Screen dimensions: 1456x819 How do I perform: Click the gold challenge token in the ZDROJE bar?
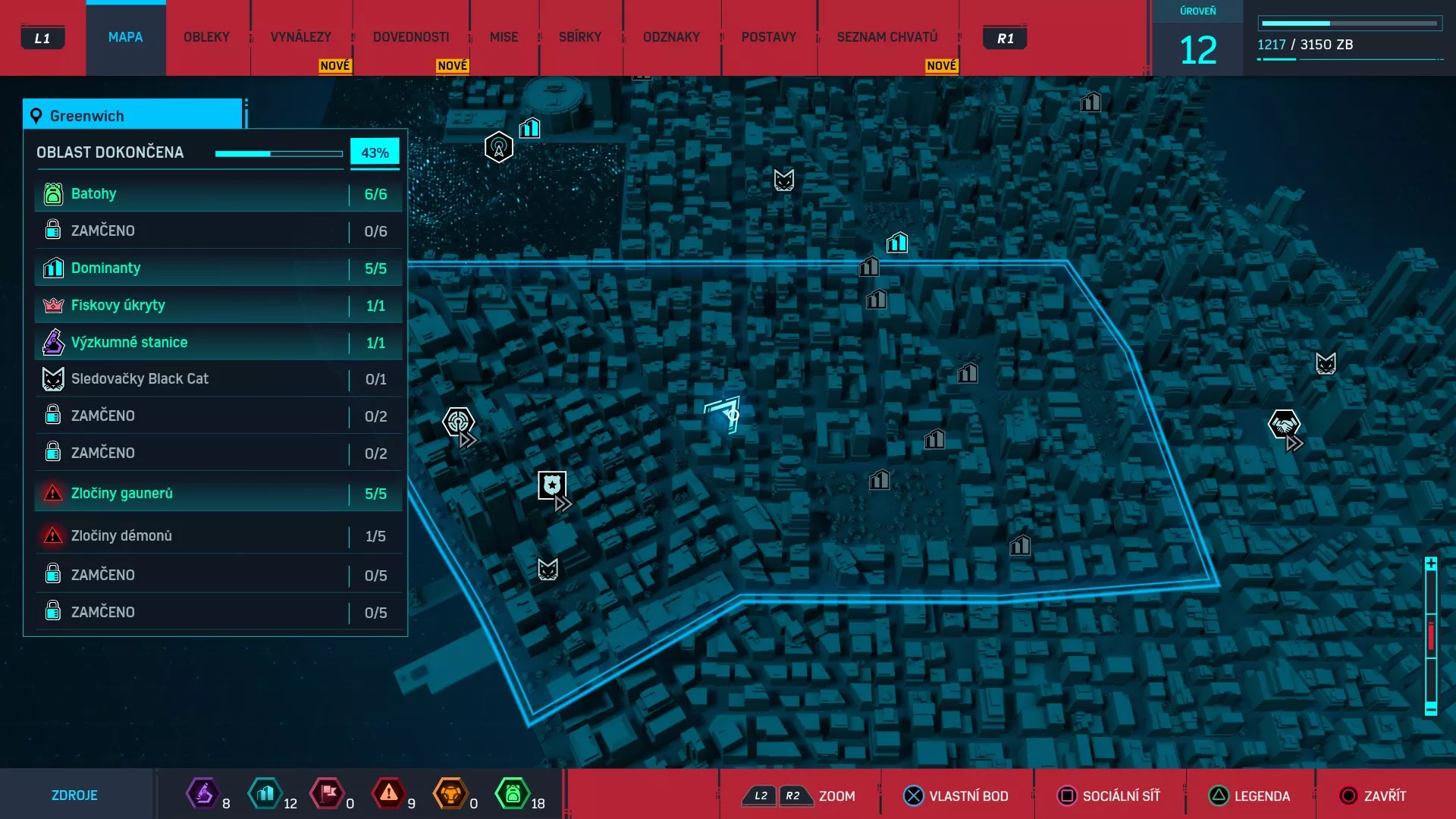tap(451, 795)
